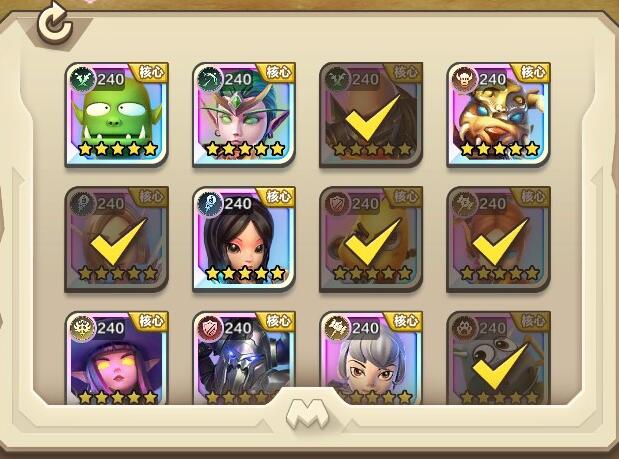Deselect the checked black-and-white panda hero

pyautogui.click(x=498, y=360)
